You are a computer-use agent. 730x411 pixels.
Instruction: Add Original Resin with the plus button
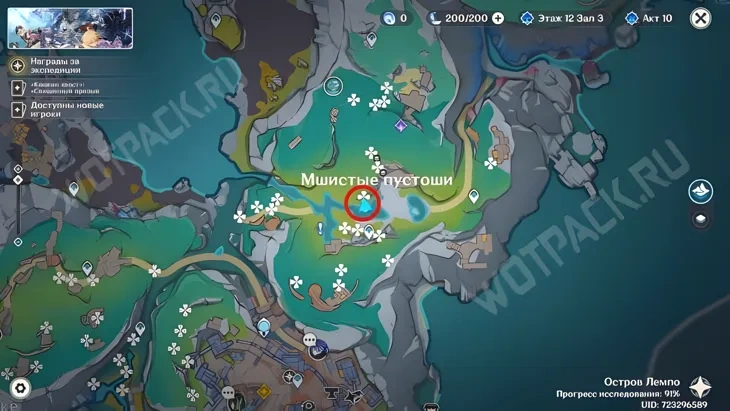498,18
